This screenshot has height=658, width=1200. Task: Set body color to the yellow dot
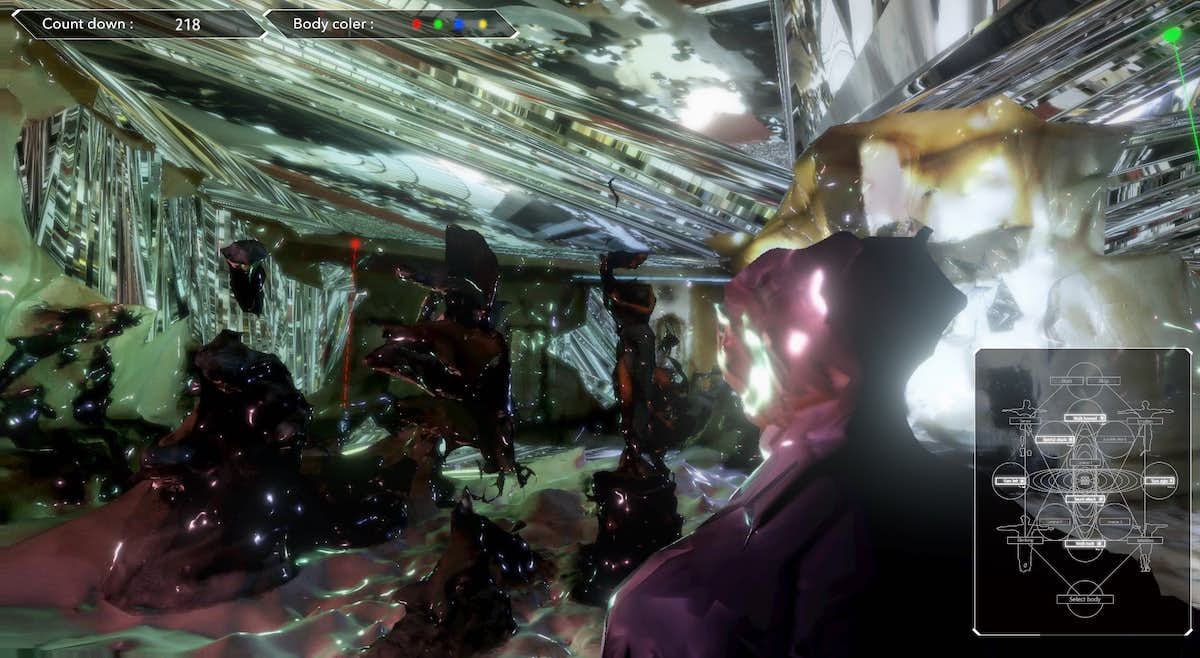coord(482,24)
